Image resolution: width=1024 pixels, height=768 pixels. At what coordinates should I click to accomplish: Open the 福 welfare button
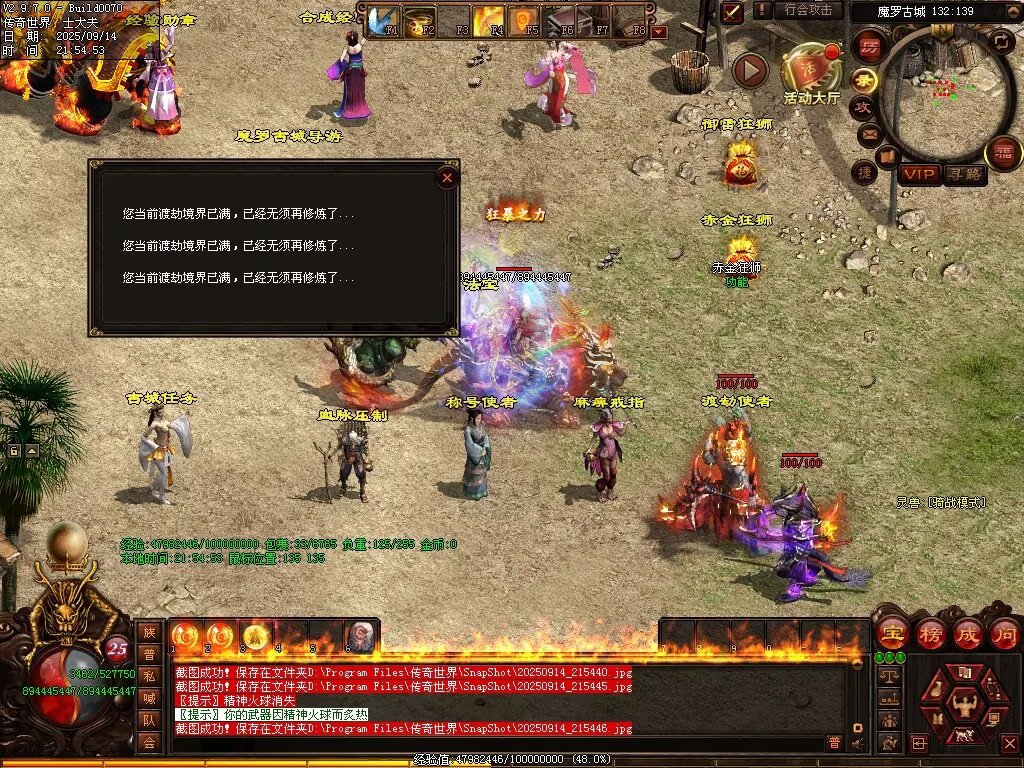click(x=1002, y=153)
